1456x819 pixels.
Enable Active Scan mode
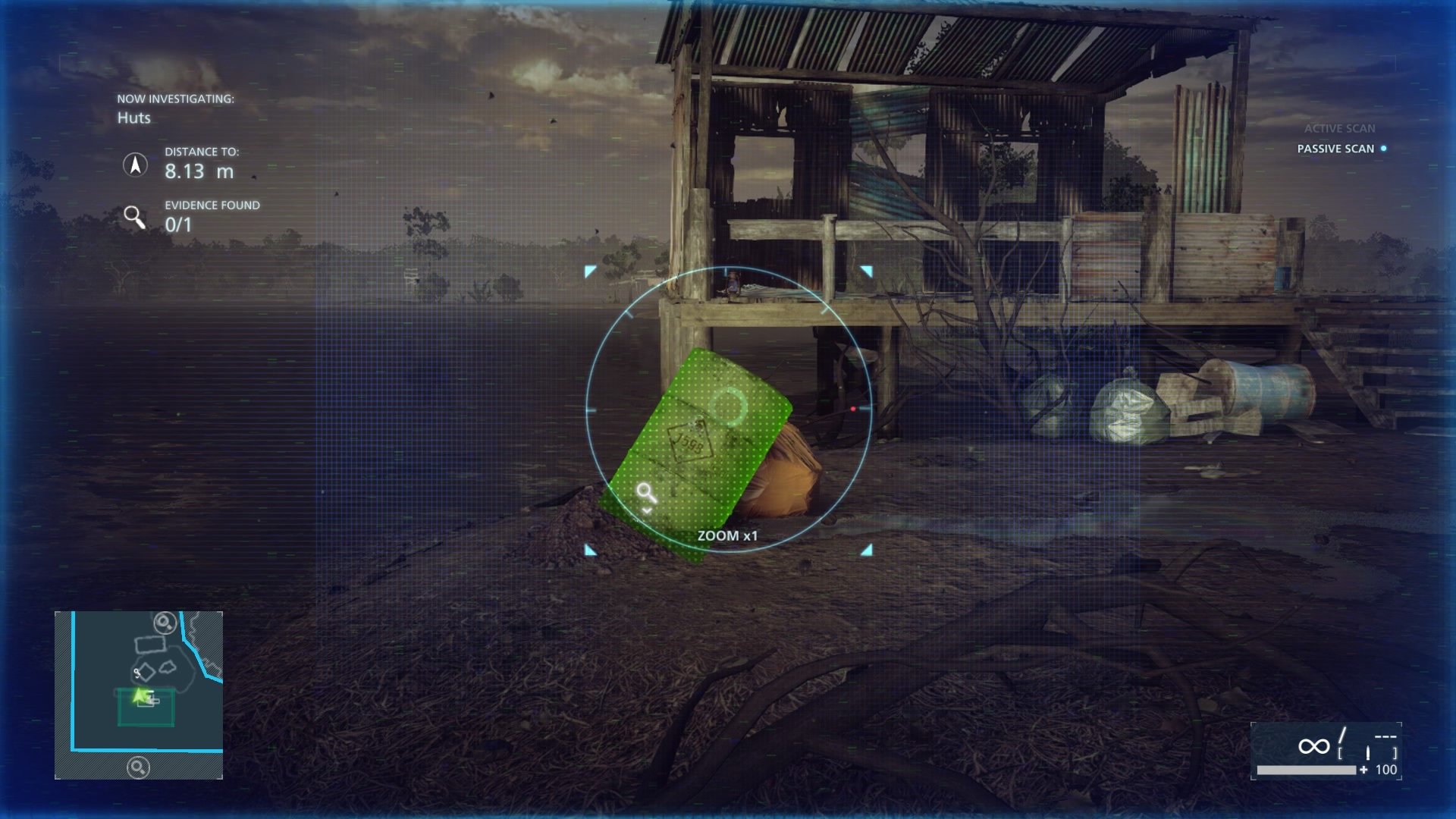pyautogui.click(x=1339, y=130)
